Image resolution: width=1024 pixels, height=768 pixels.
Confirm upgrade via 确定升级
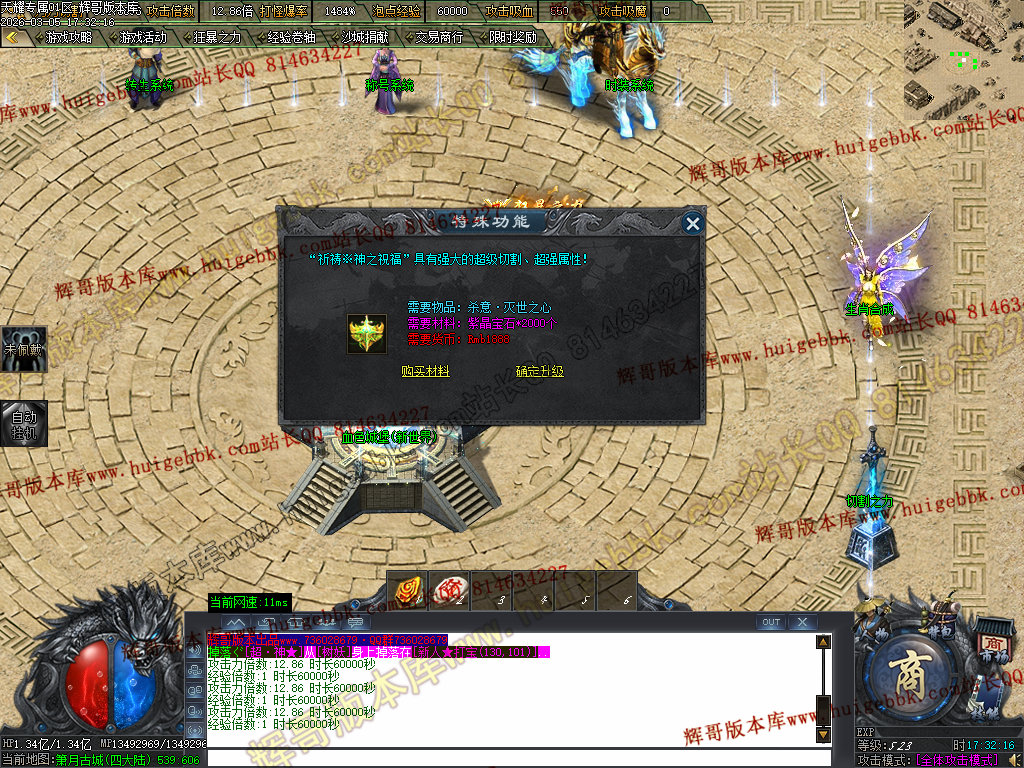click(540, 371)
